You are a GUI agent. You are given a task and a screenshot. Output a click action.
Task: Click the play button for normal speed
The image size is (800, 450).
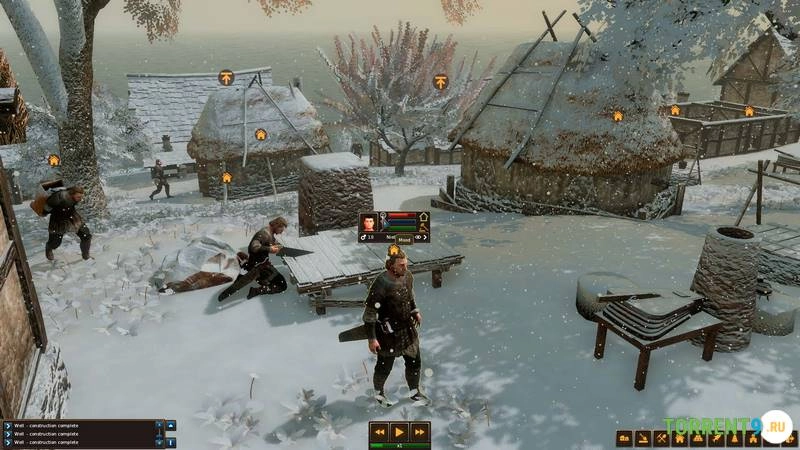click(399, 432)
